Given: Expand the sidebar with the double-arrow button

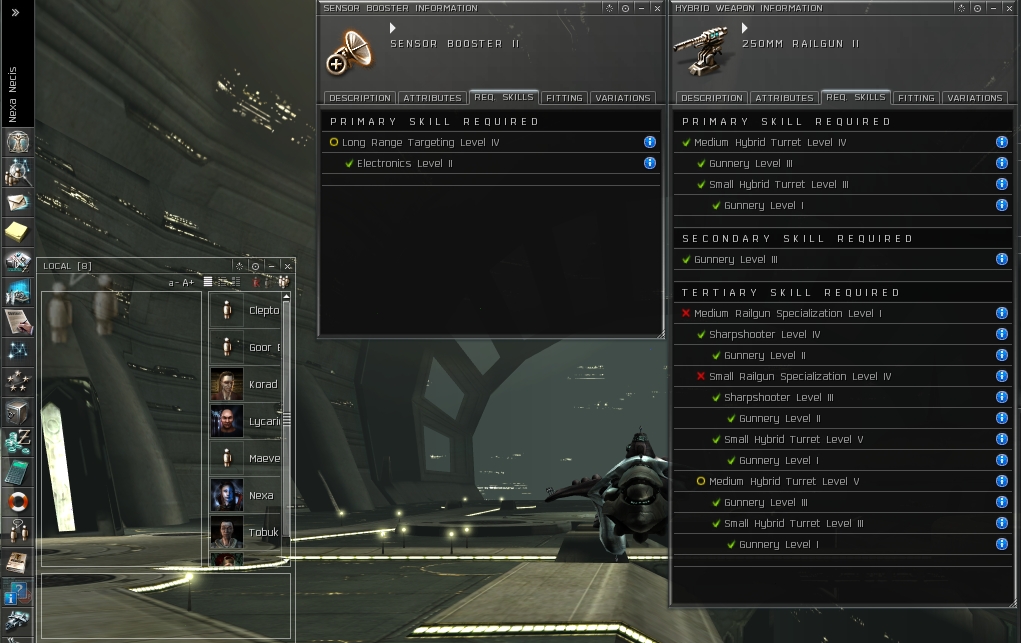Looking at the screenshot, I should point(15,13).
